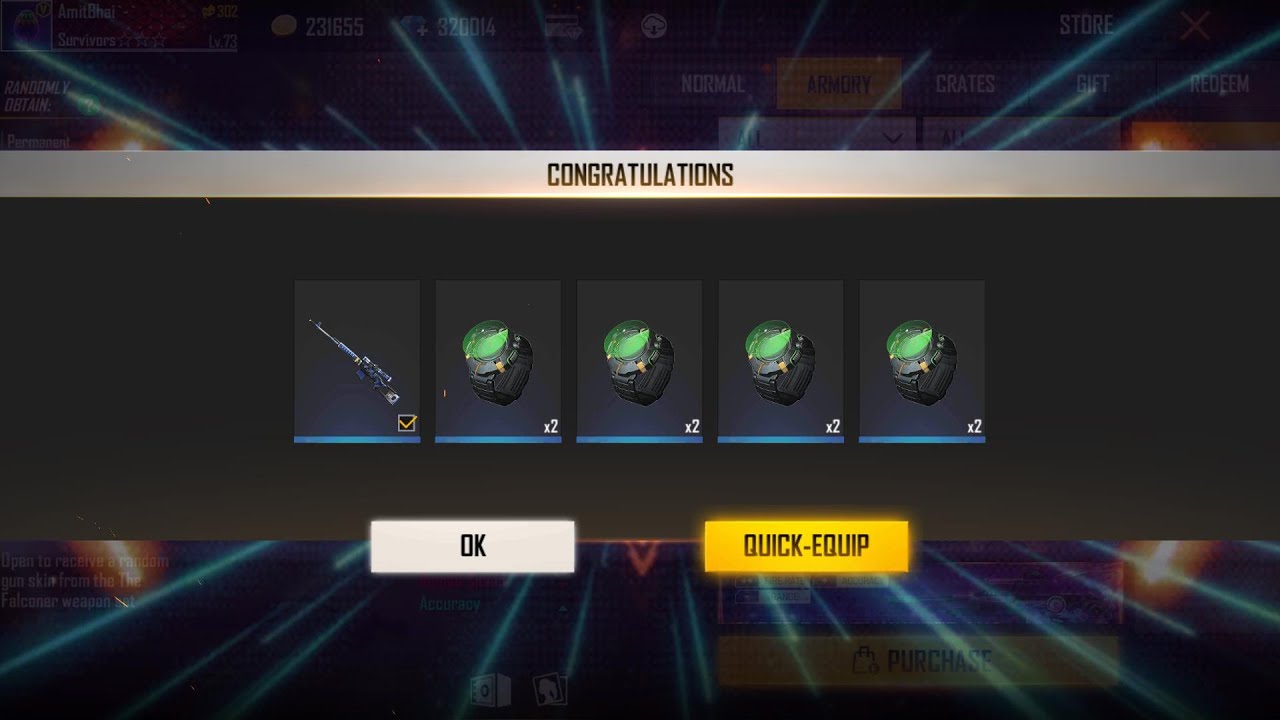The image size is (1280, 720).
Task: Click the cloud download icon
Action: (655, 27)
